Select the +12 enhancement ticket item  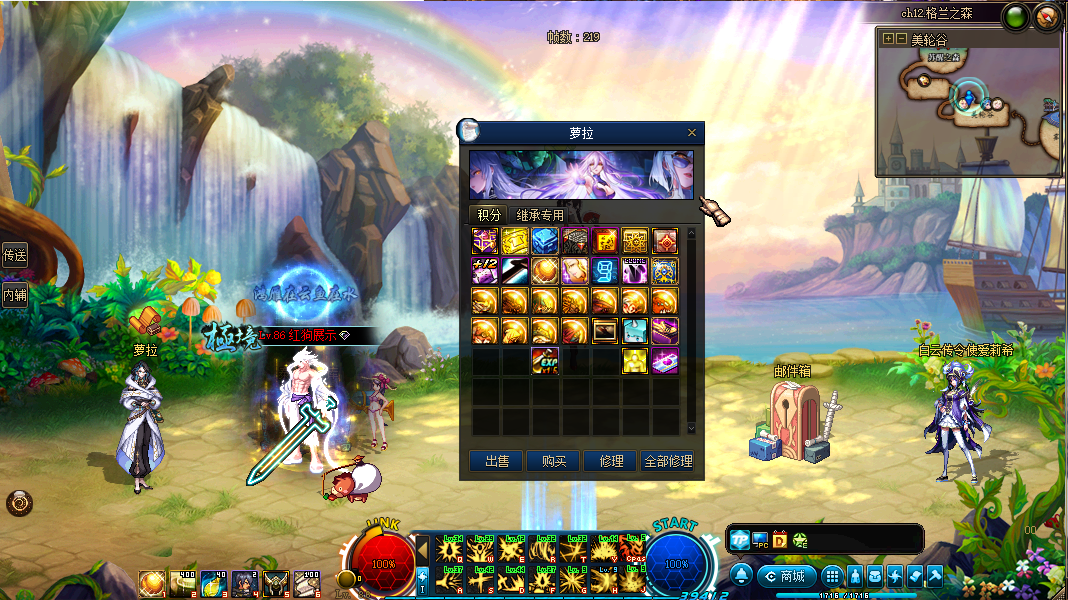[x=485, y=271]
